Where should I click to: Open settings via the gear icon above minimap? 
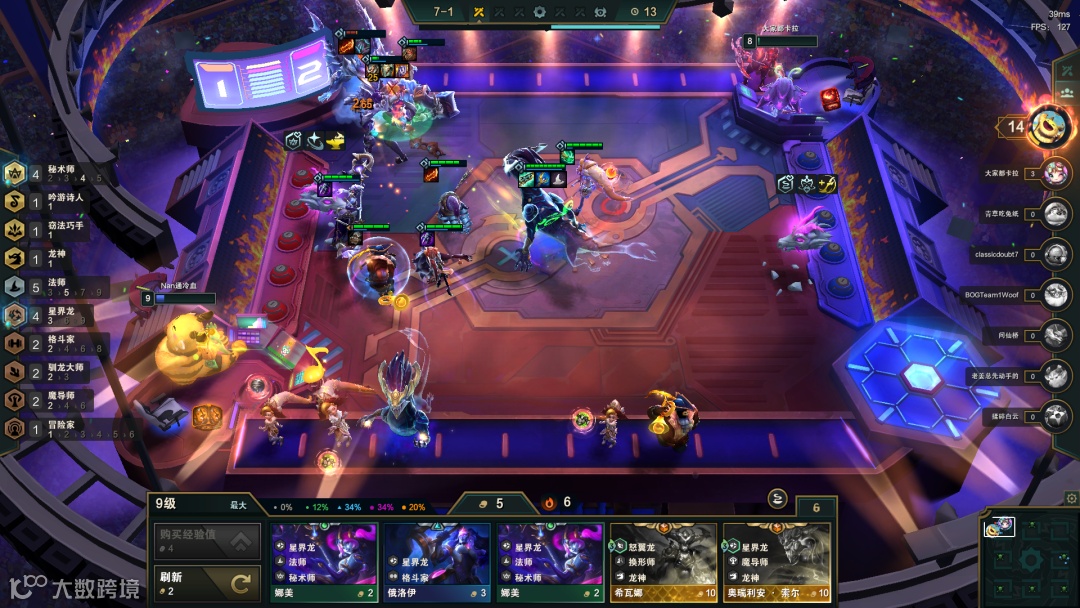(x=1071, y=497)
